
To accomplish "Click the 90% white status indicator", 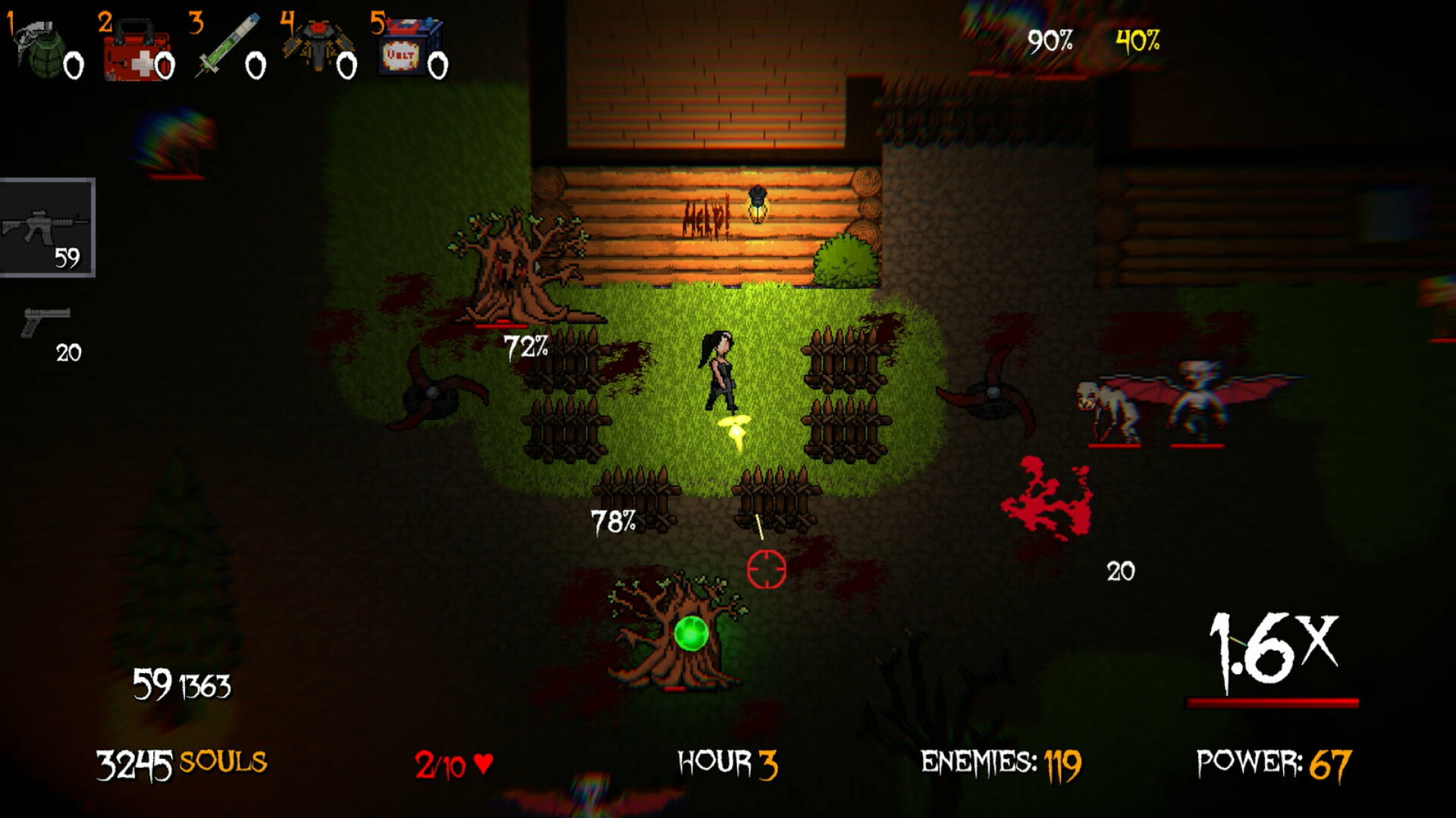I will point(1050,42).
